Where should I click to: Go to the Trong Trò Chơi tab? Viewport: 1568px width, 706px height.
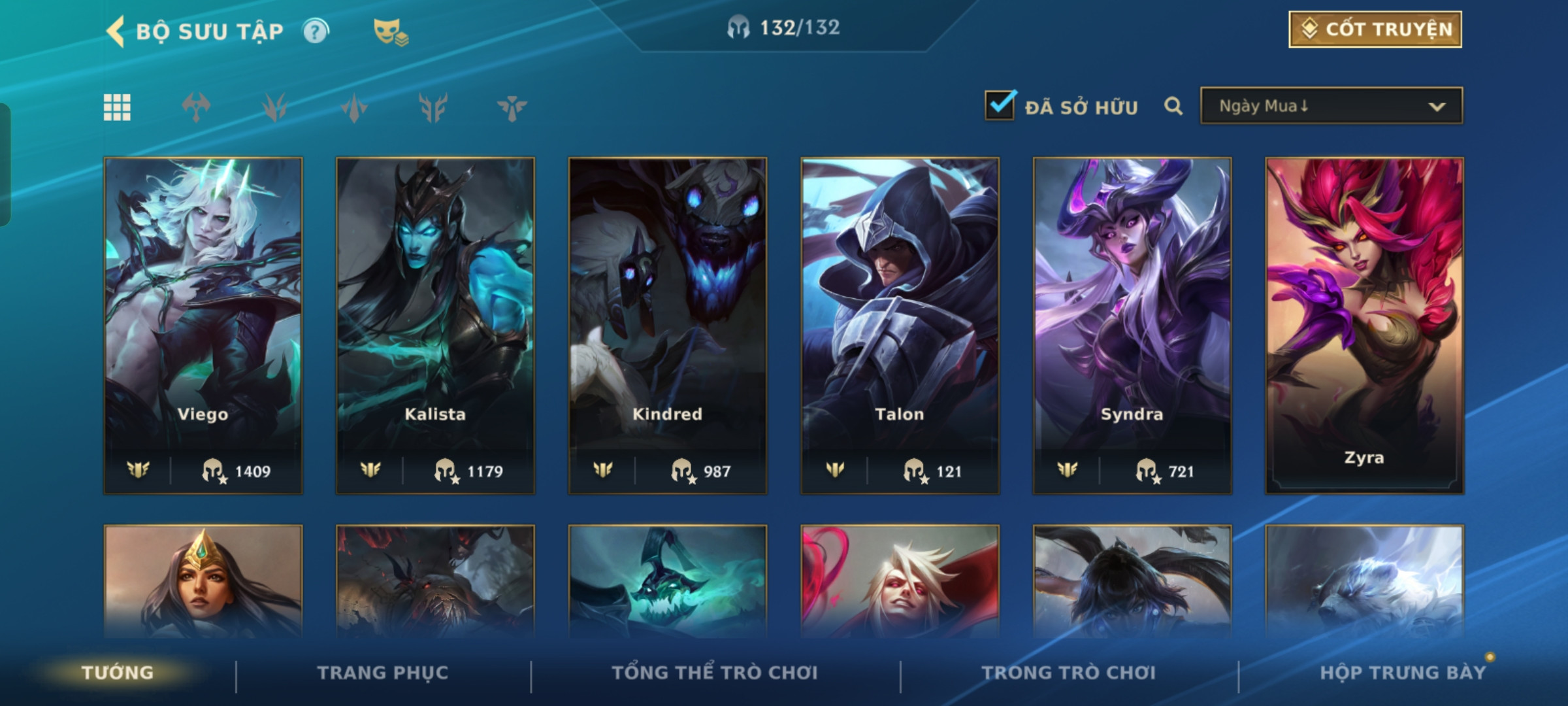[x=1069, y=673]
